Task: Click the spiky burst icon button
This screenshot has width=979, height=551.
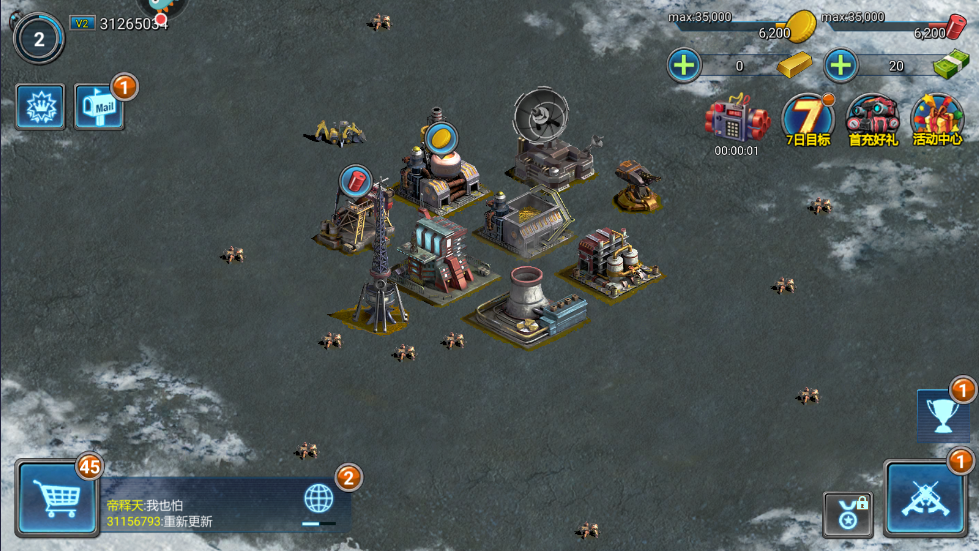Action: [40, 107]
